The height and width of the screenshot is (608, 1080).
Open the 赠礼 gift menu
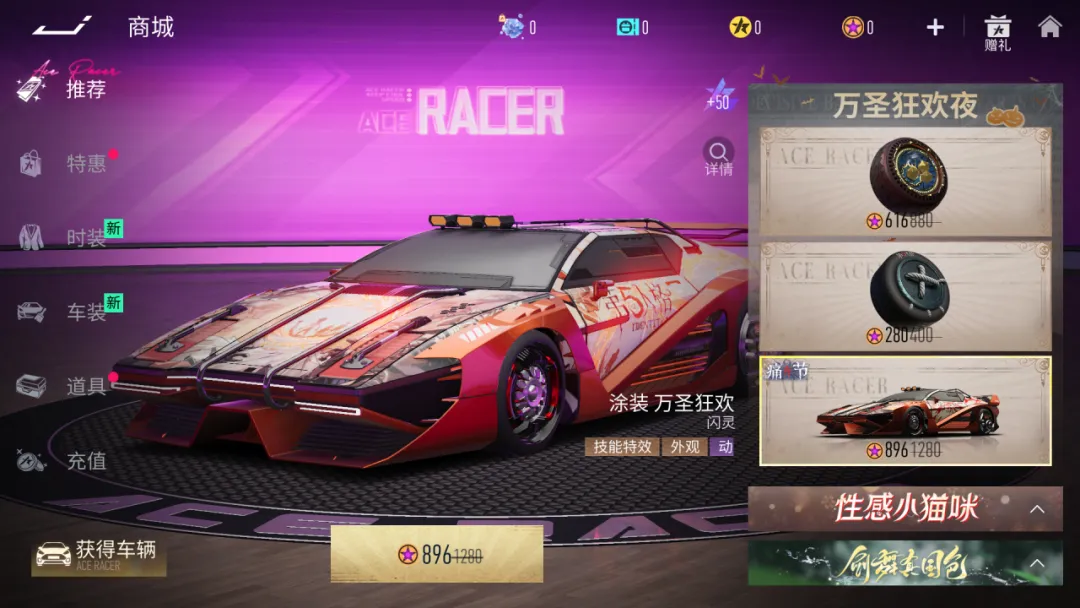point(997,32)
